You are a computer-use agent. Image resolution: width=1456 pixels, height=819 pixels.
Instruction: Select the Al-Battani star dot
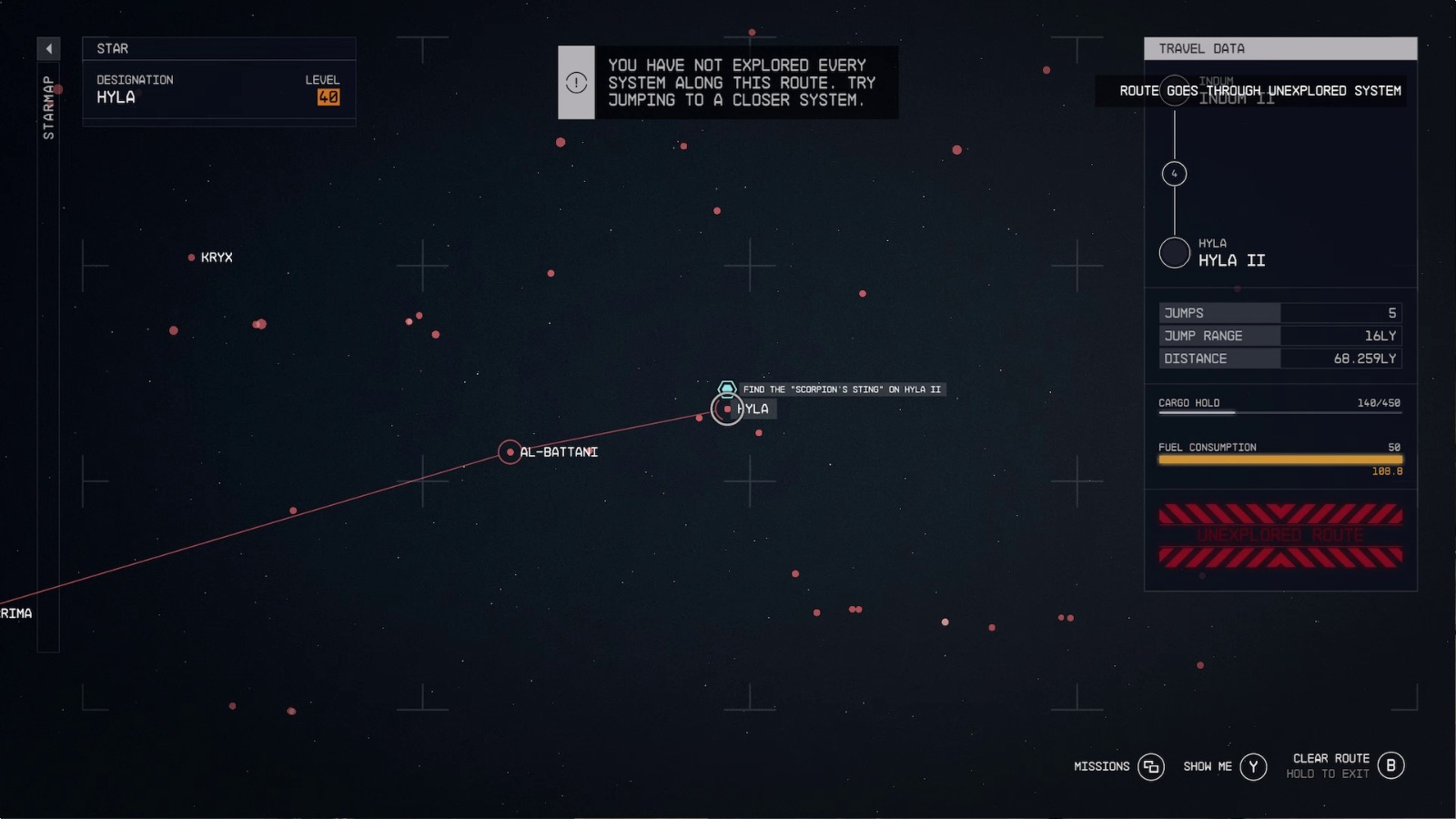click(511, 452)
